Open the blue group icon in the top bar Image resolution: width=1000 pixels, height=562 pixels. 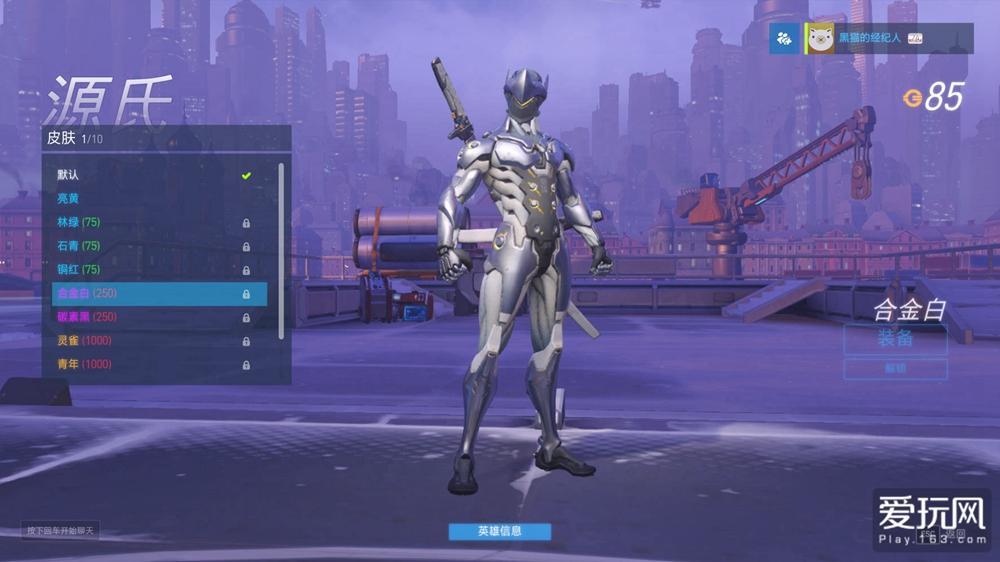point(784,38)
